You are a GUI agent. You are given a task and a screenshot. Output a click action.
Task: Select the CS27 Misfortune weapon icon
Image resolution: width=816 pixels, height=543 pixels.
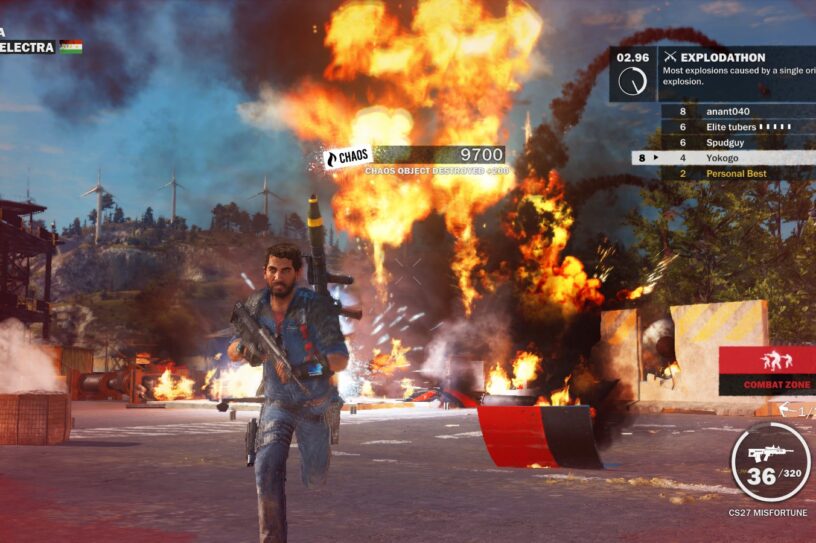click(768, 454)
